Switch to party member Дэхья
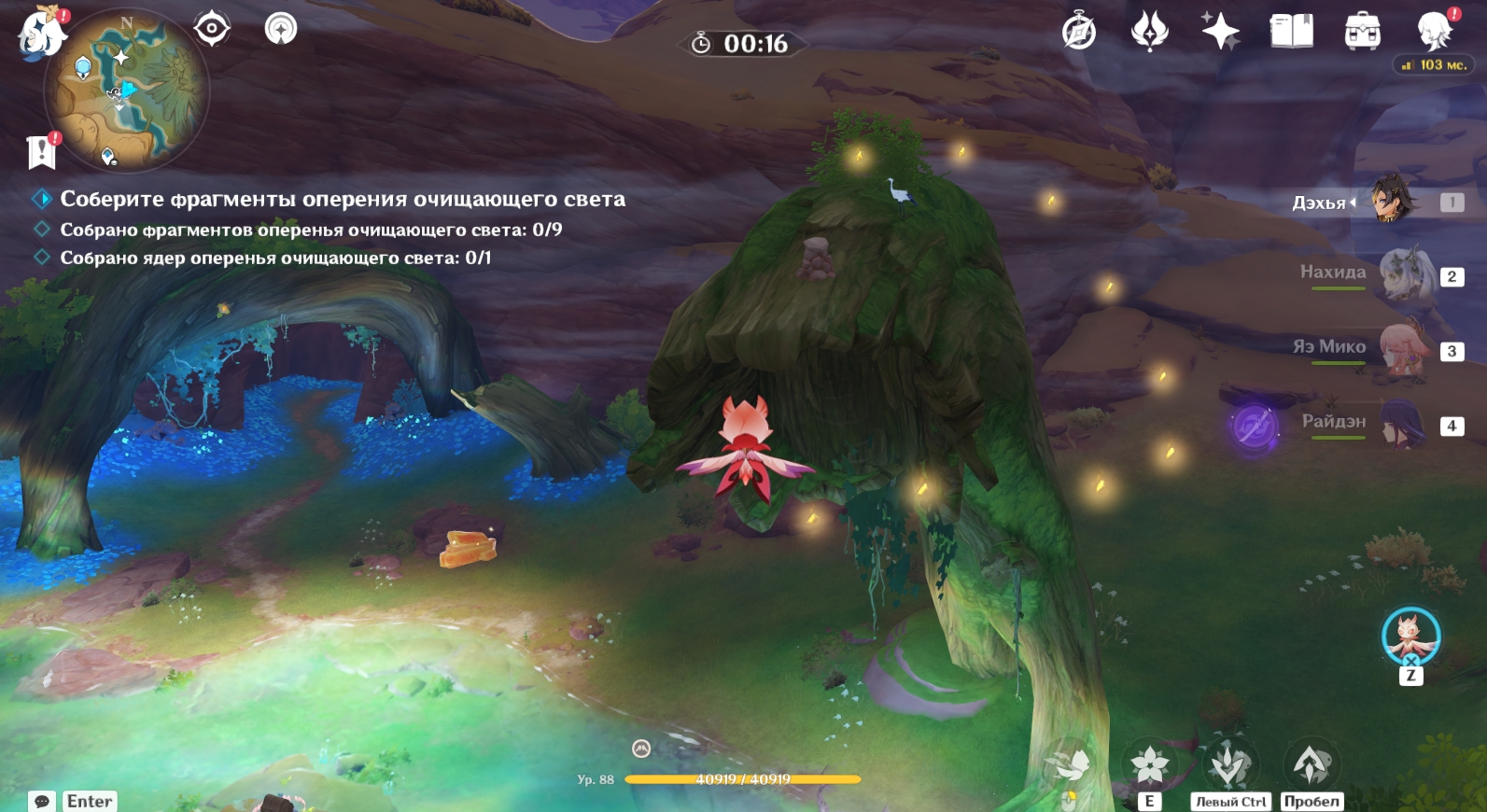 point(1391,202)
